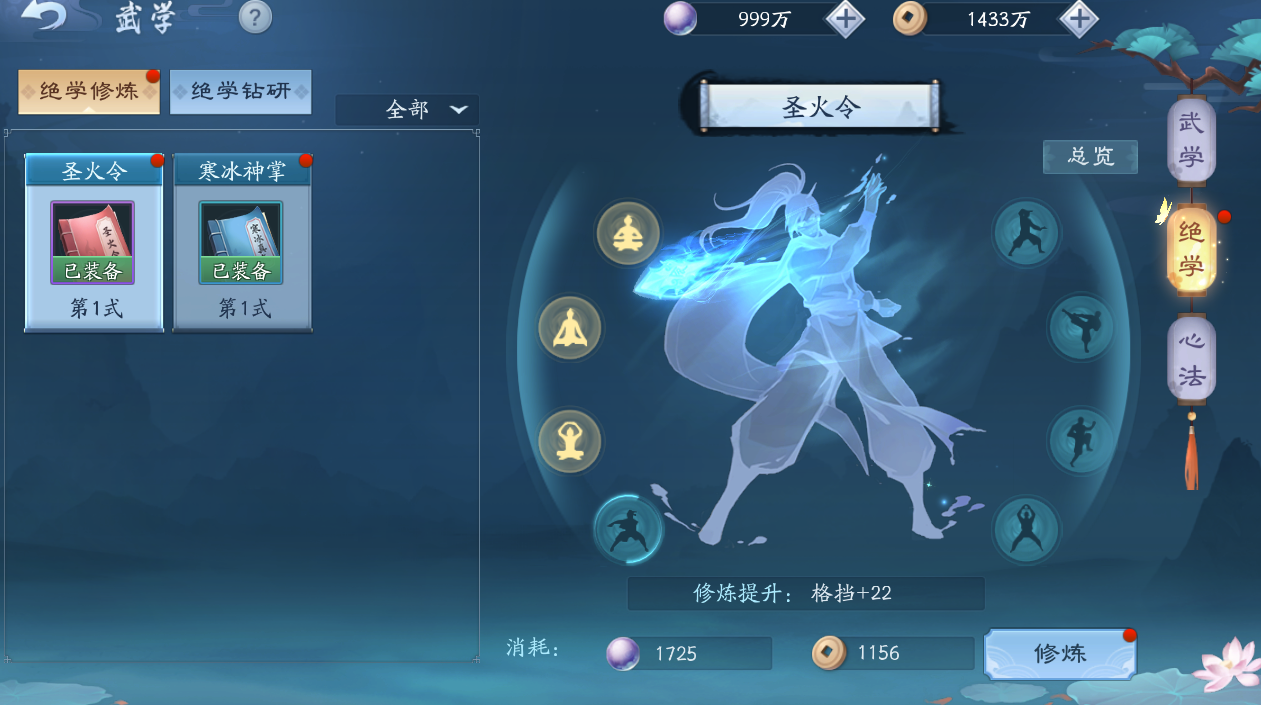This screenshot has height=705, width=1261.
Task: Switch to the 心法 lantern tab
Action: coord(1191,358)
